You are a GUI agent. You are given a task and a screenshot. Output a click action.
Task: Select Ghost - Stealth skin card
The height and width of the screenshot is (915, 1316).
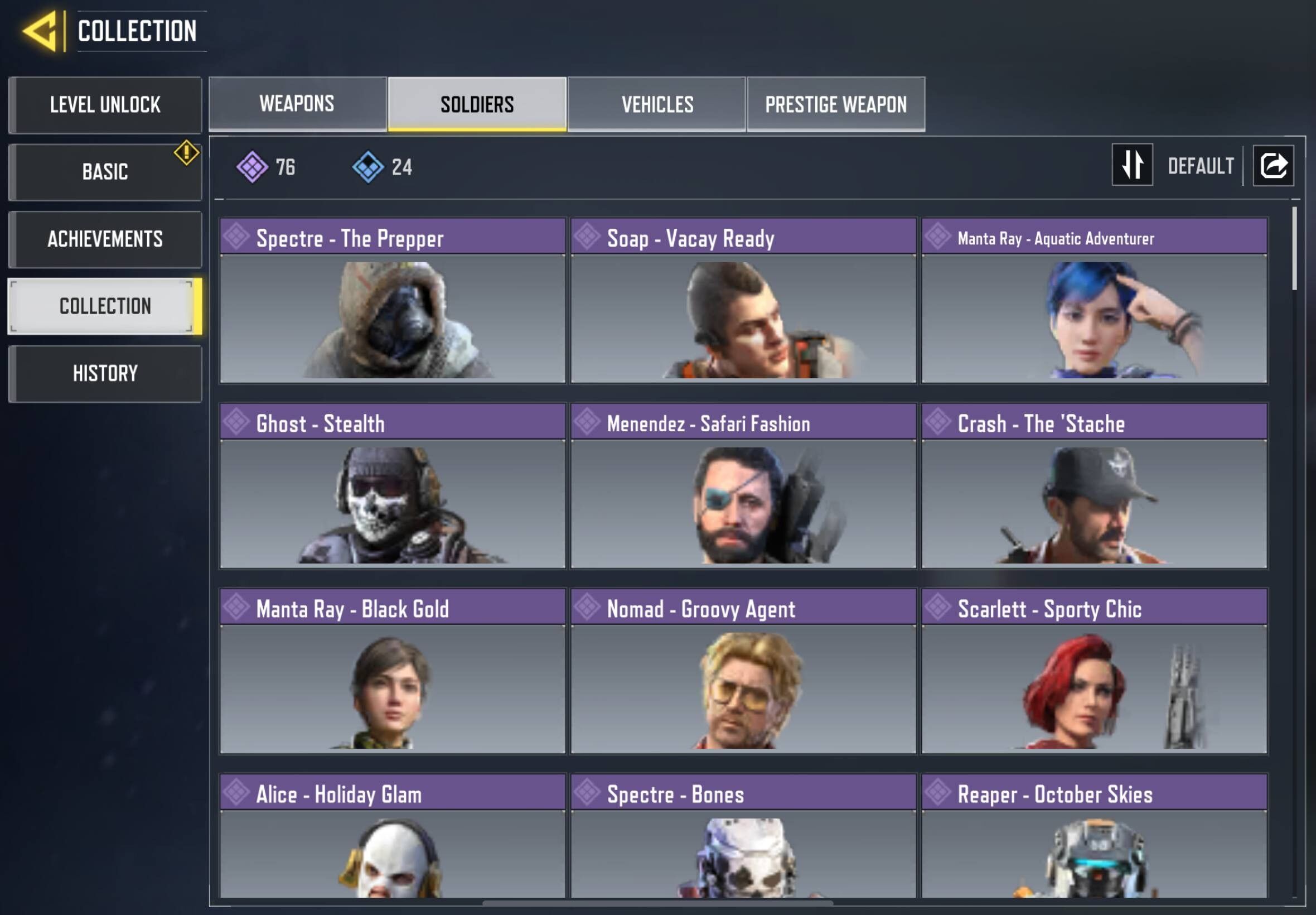tap(393, 485)
